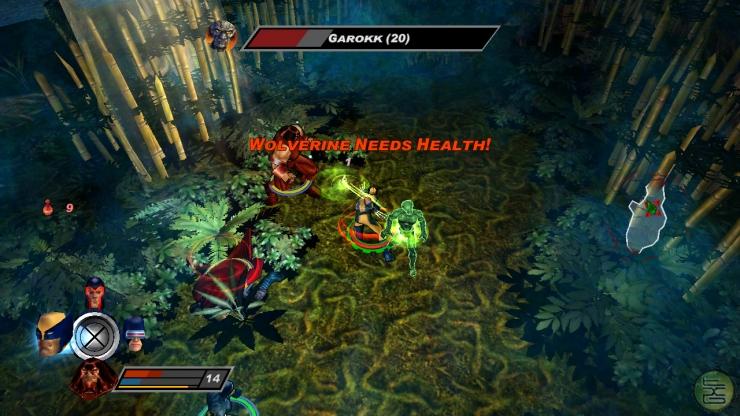Click the green circular watermark logo
This screenshot has height=416, width=740.
click(x=714, y=389)
